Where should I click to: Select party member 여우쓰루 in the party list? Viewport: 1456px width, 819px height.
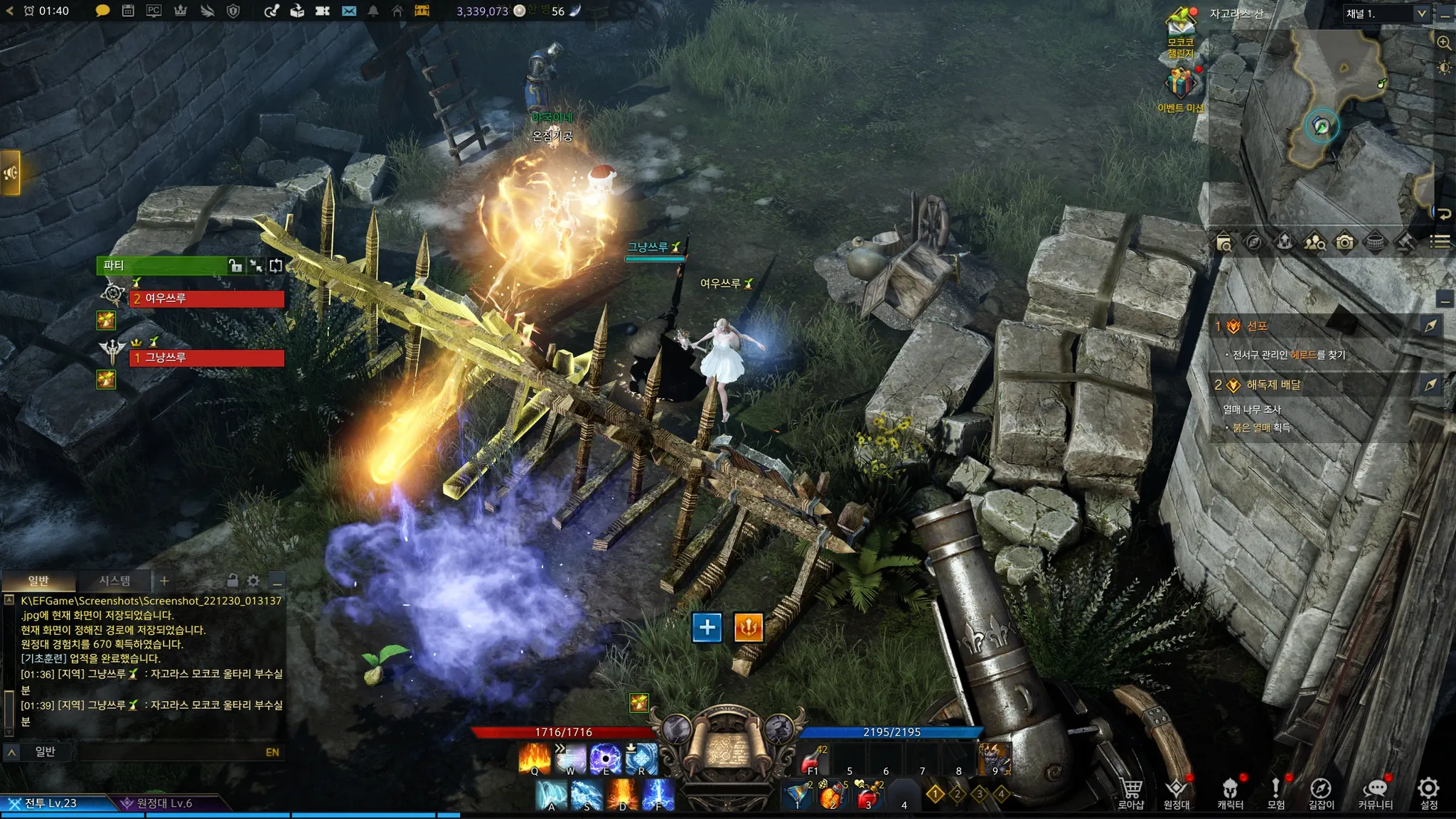206,299
